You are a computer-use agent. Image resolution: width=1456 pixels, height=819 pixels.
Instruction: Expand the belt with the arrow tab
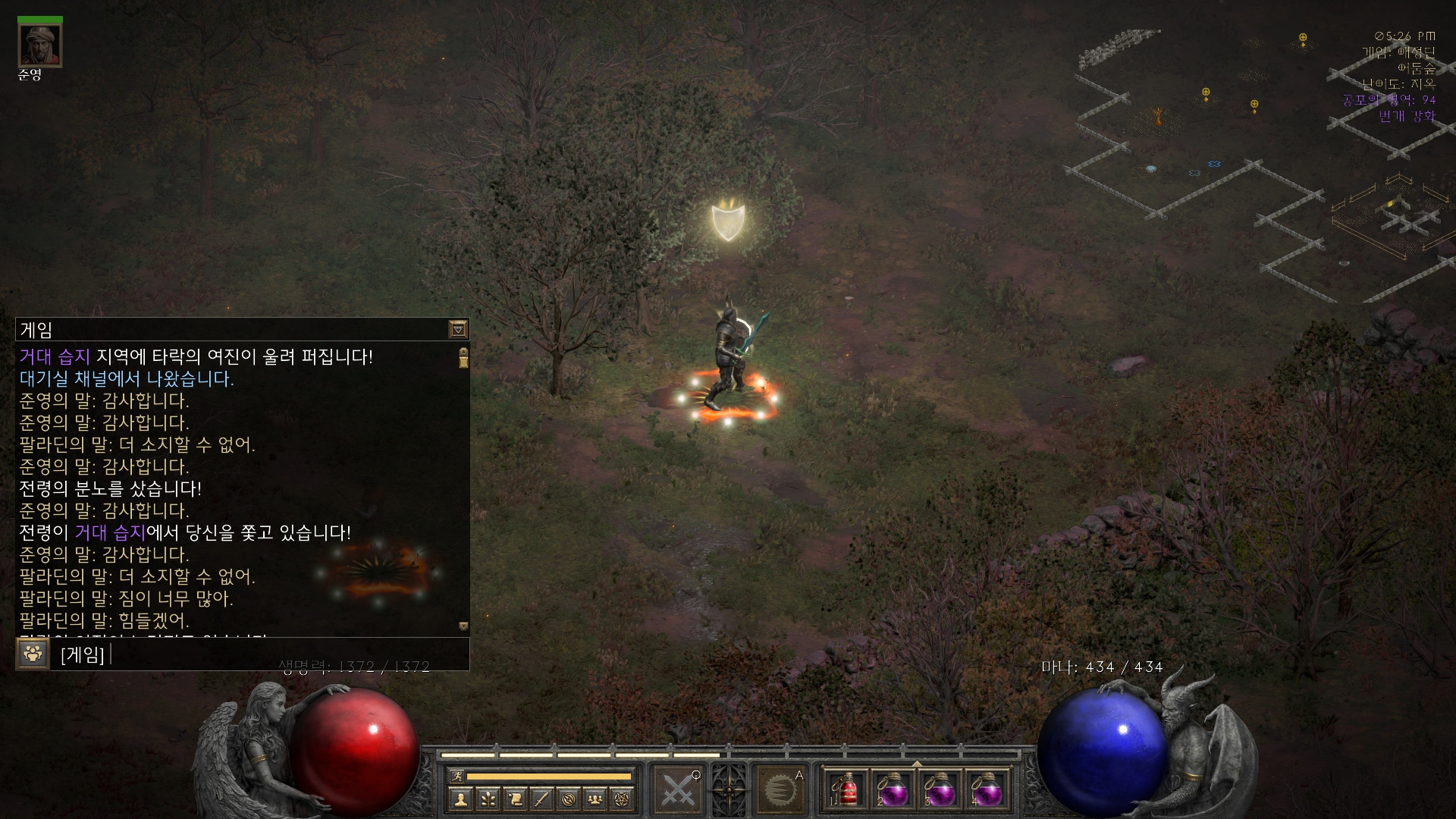(917, 764)
